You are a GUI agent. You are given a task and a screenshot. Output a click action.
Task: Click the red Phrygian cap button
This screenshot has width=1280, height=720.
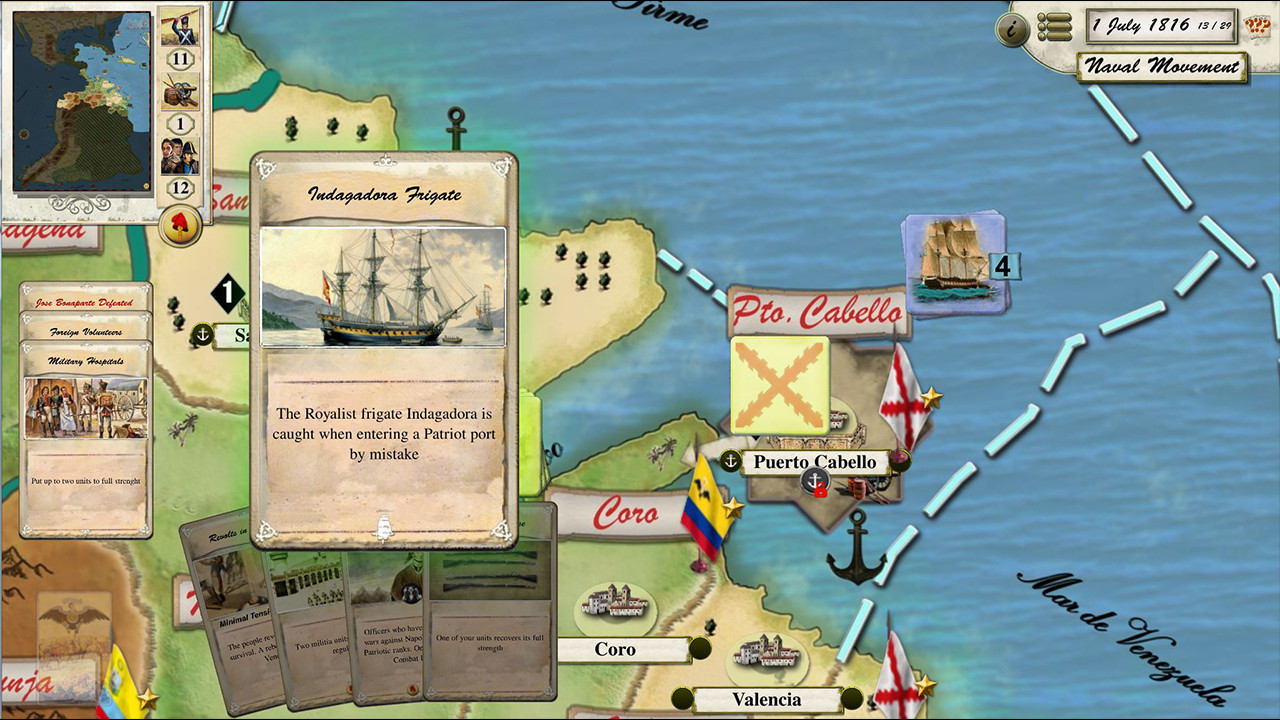click(x=181, y=225)
